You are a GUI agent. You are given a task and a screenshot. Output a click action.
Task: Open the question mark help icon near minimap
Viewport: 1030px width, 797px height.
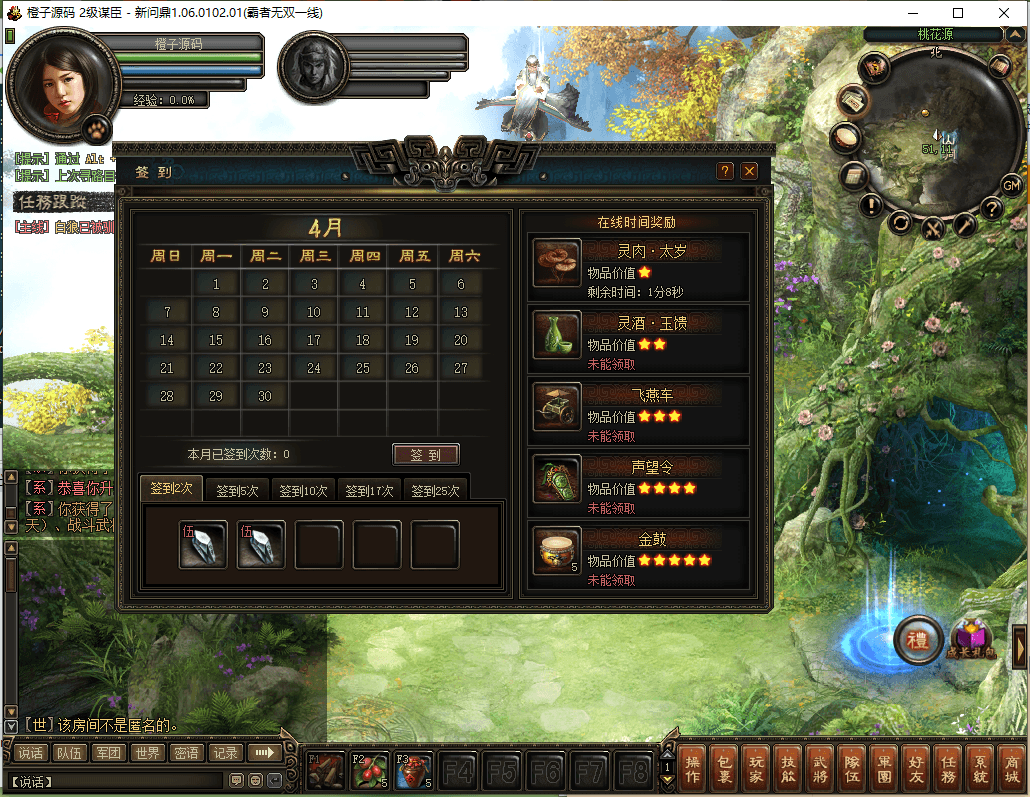(991, 208)
